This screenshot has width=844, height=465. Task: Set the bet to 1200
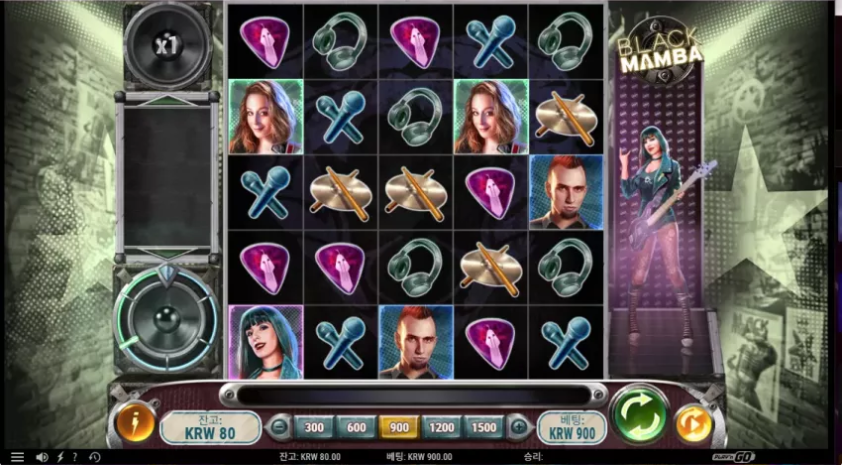[441, 427]
